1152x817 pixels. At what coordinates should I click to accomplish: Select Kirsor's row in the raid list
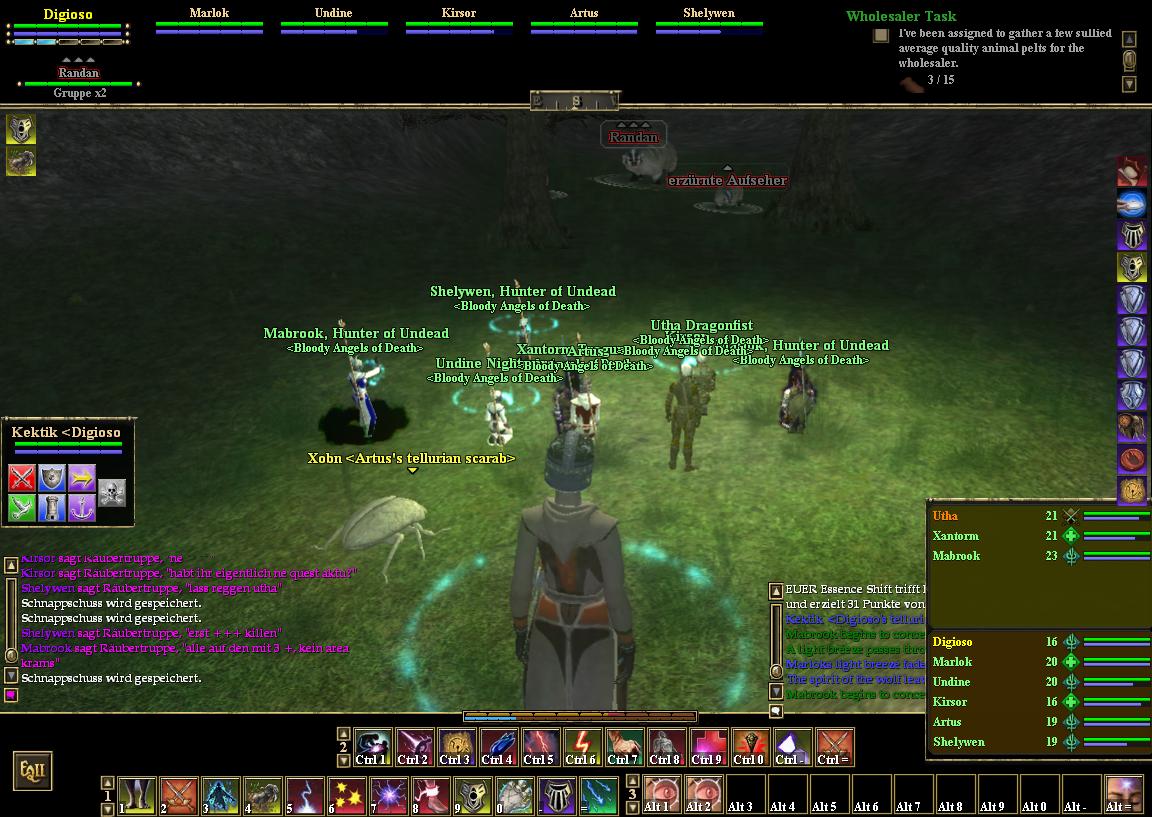pyautogui.click(x=949, y=702)
